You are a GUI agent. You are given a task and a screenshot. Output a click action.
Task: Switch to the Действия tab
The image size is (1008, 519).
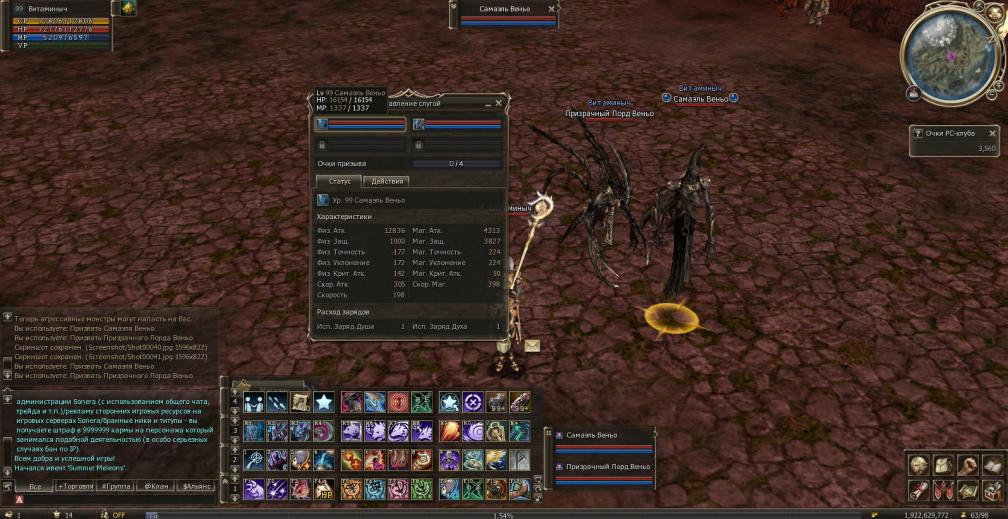point(387,181)
